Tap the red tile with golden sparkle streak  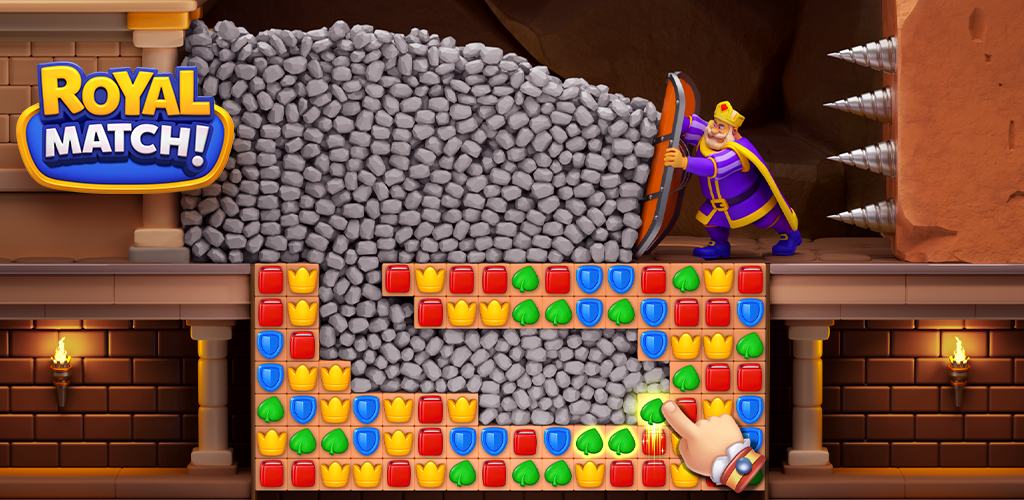point(653,440)
